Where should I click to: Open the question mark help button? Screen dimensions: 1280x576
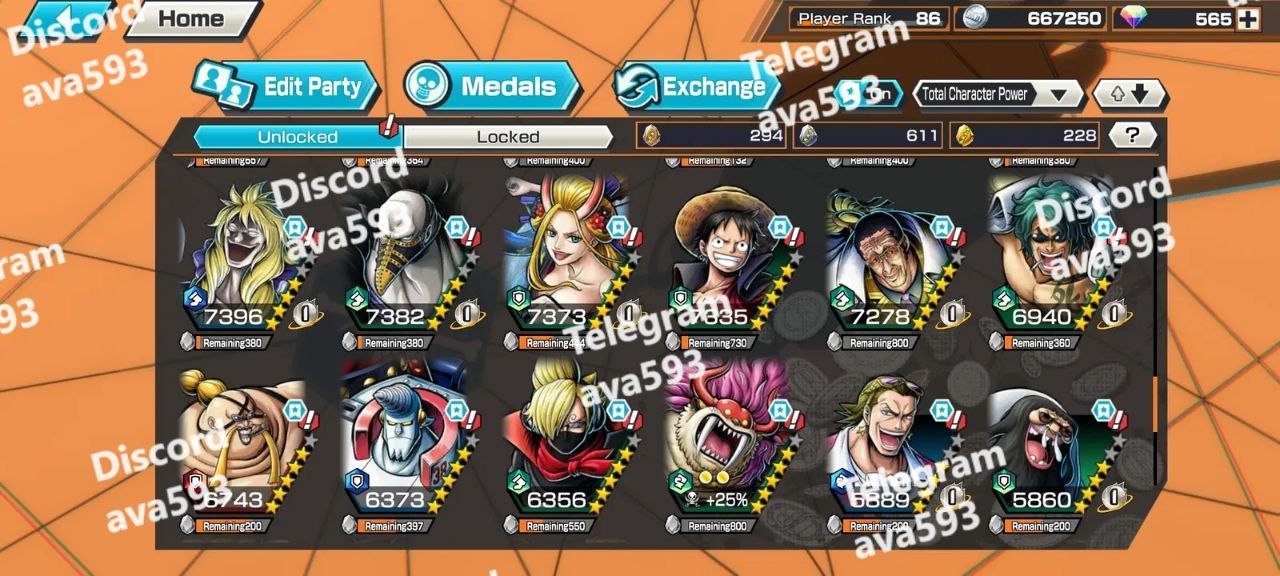[1132, 136]
